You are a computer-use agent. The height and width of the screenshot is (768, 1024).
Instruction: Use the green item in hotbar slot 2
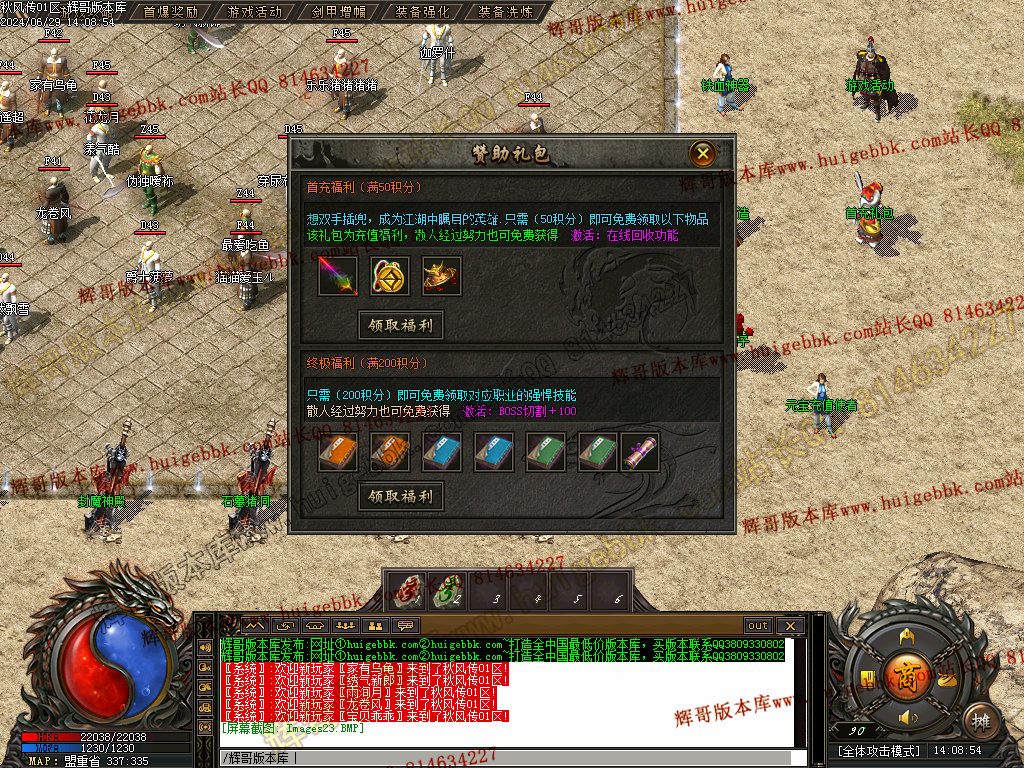click(447, 590)
